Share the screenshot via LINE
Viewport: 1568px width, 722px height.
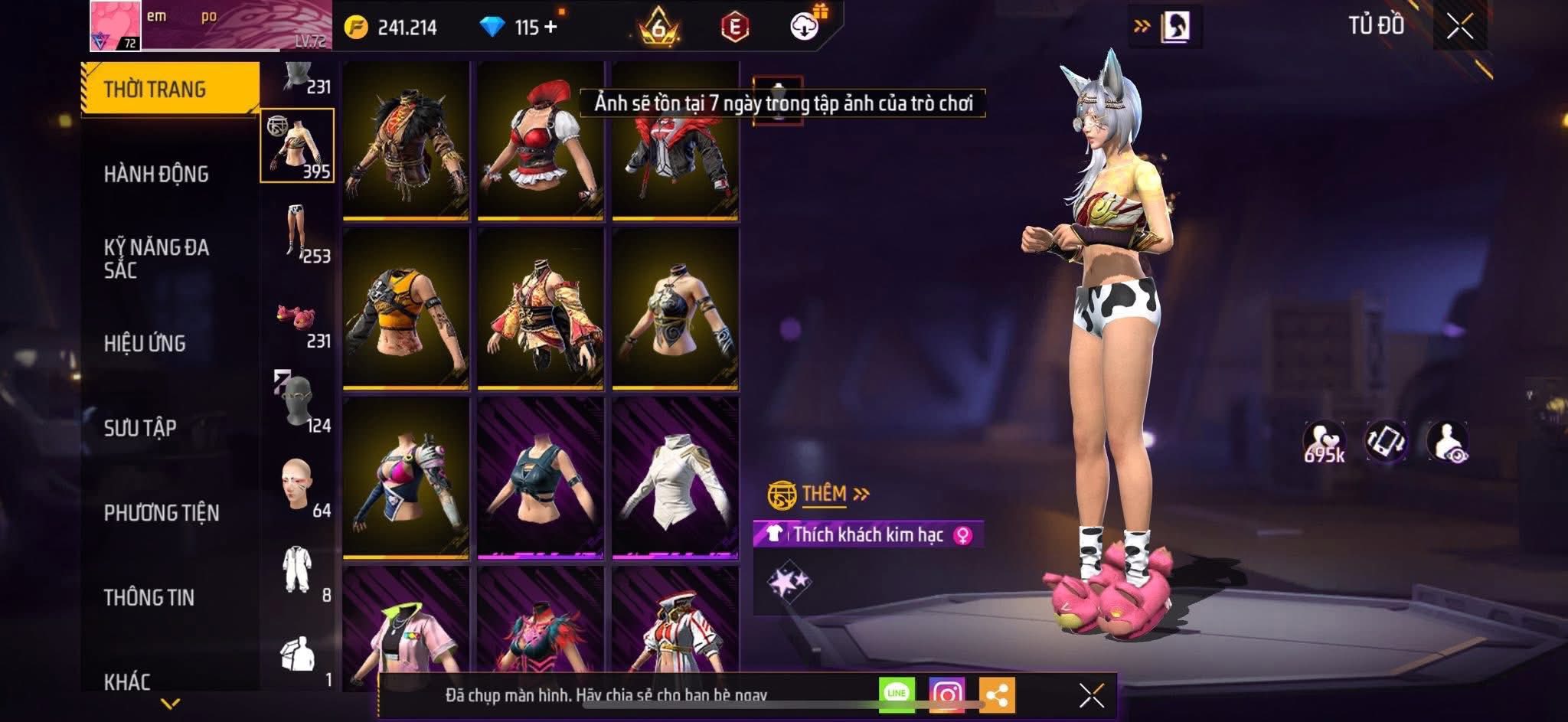pos(897,694)
